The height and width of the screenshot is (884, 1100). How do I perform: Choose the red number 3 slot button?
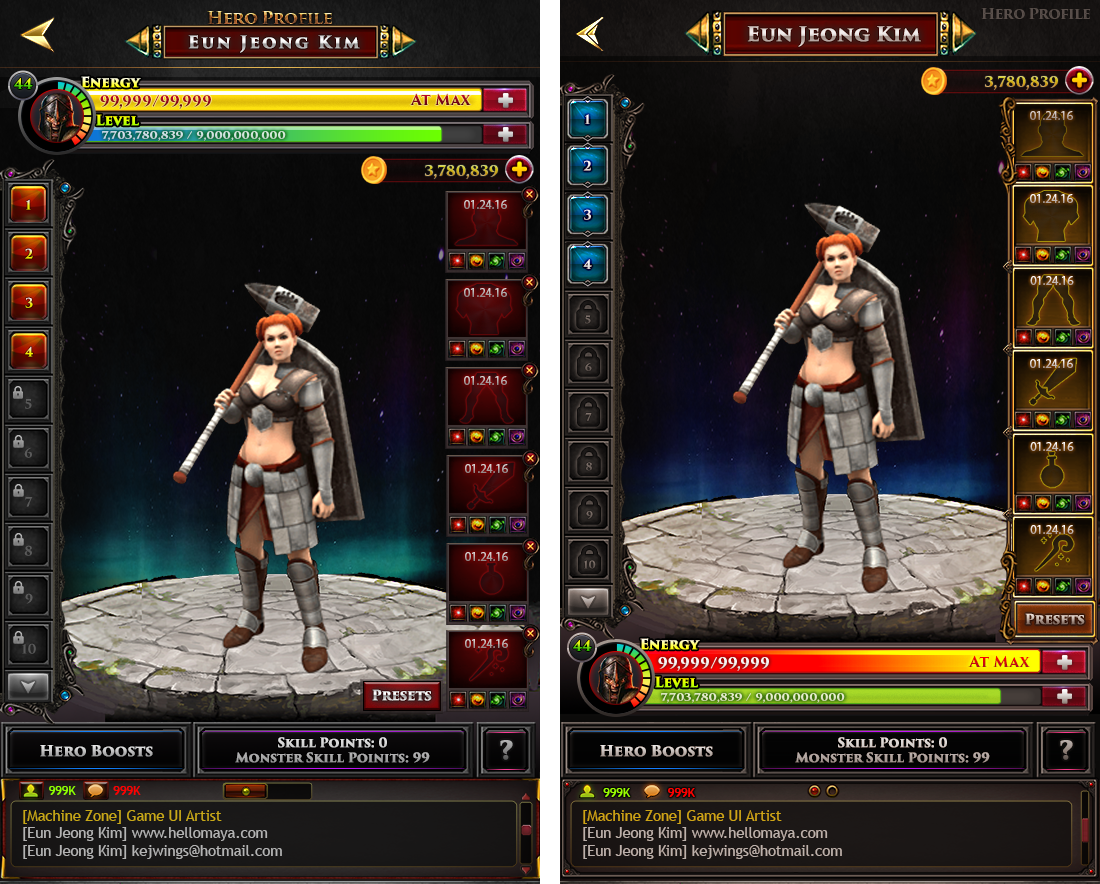(x=29, y=302)
